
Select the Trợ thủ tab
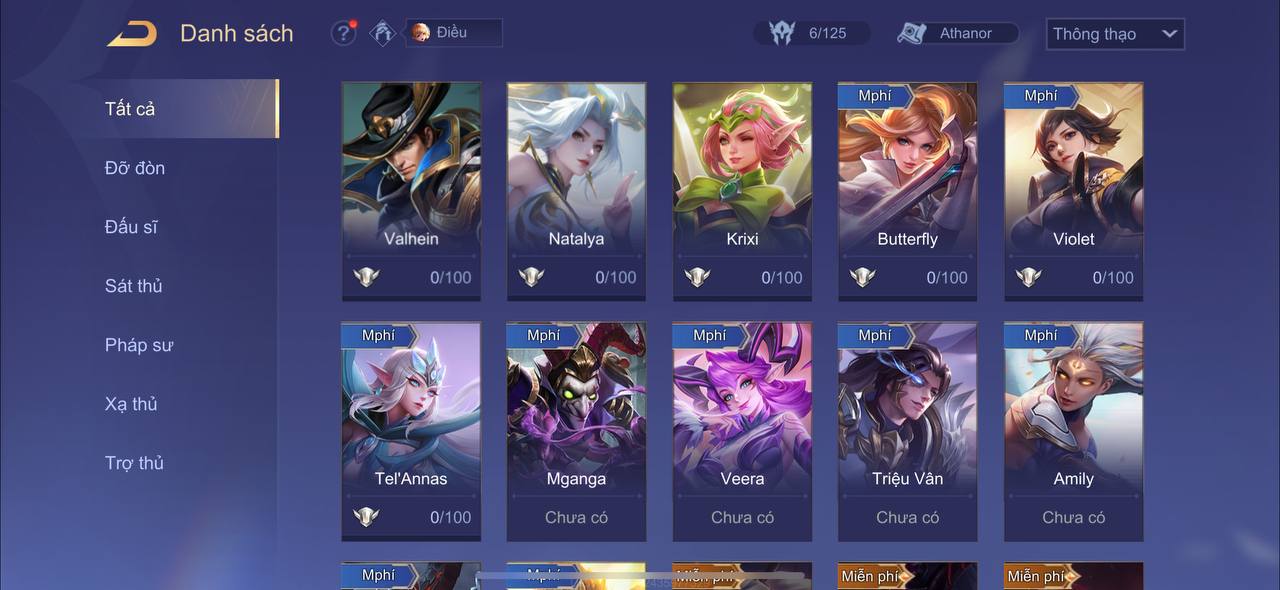[134, 463]
